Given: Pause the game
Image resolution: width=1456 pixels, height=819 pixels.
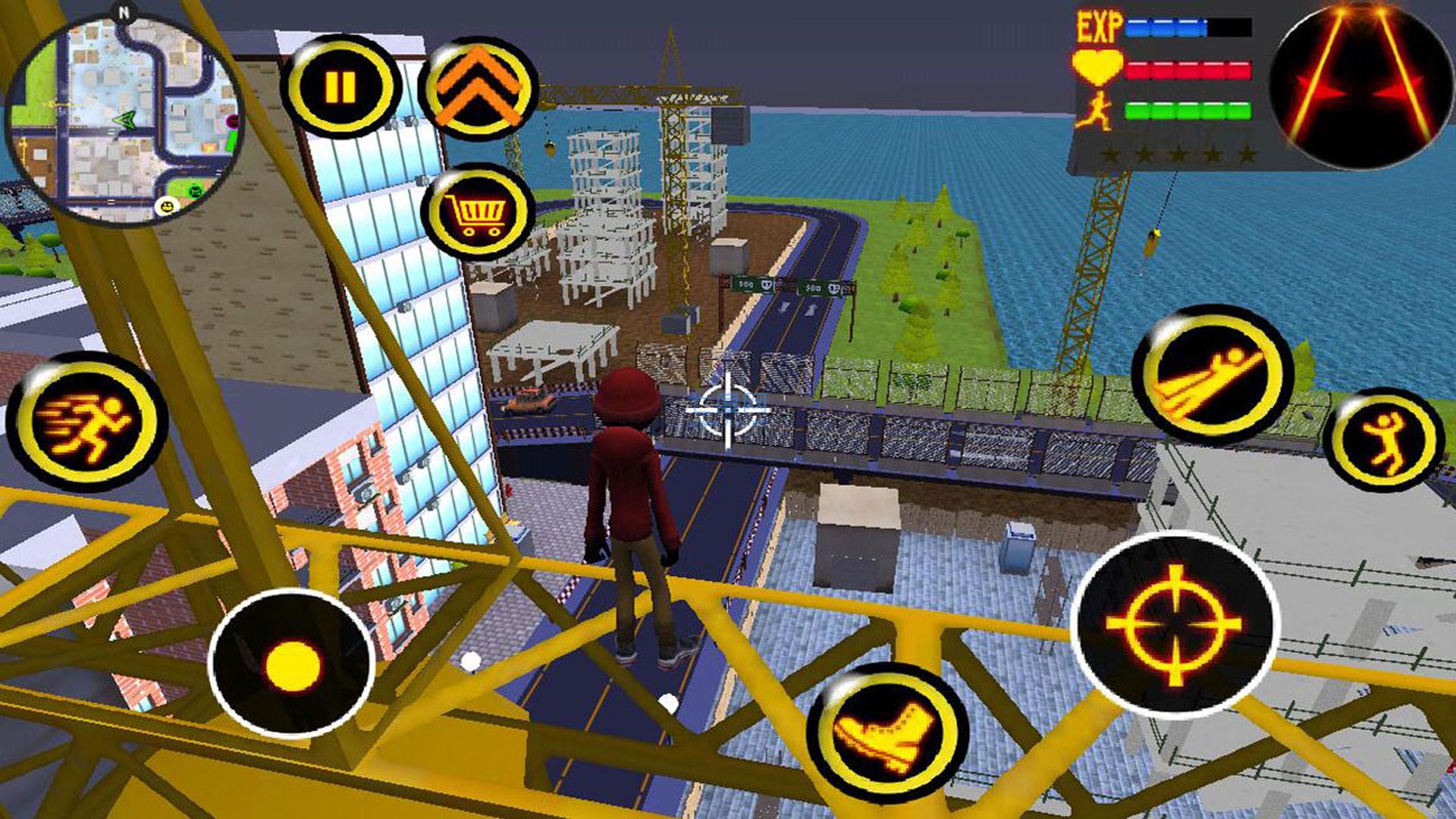Looking at the screenshot, I should tap(340, 87).
